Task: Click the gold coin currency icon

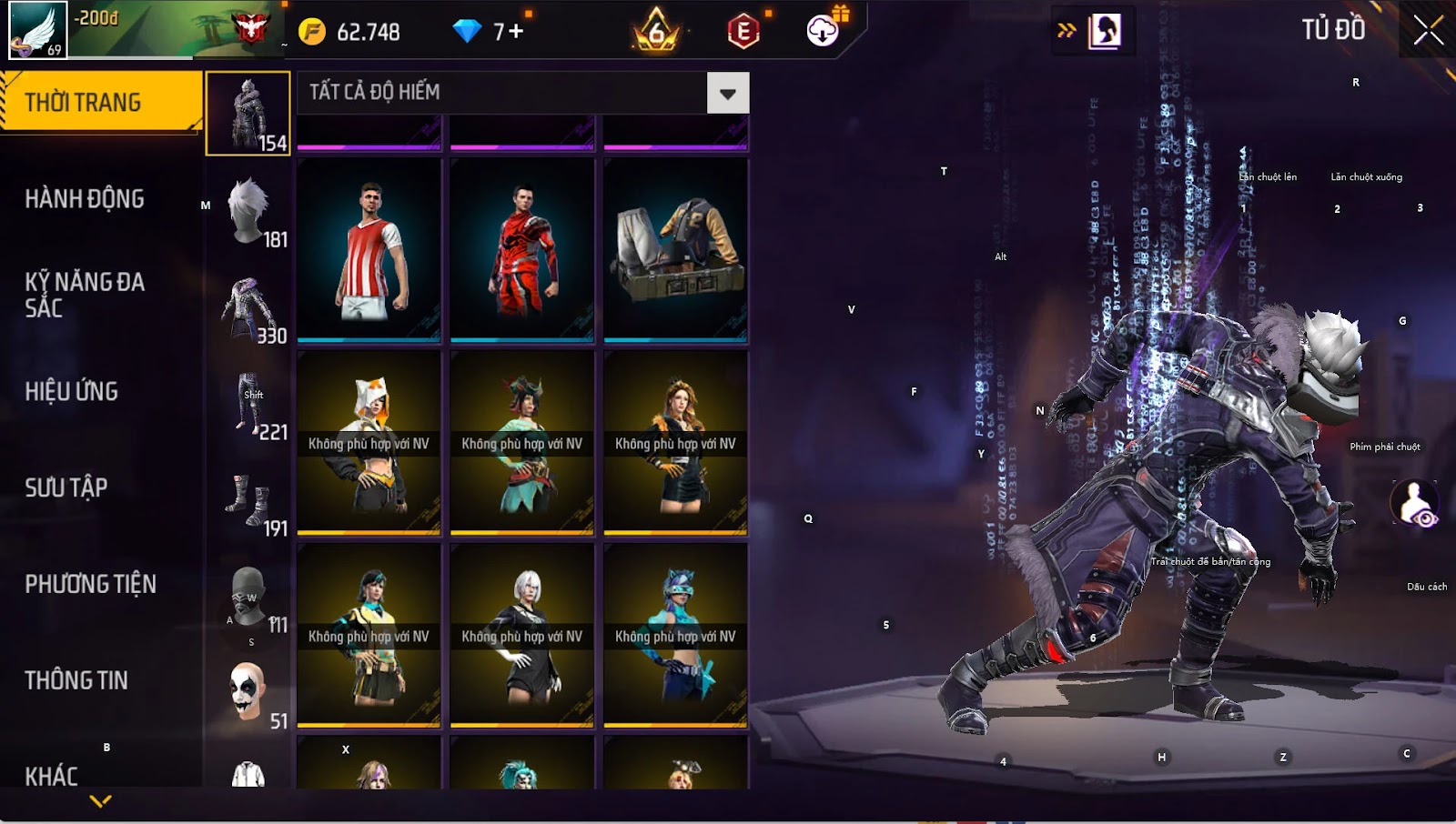Action: click(x=312, y=32)
